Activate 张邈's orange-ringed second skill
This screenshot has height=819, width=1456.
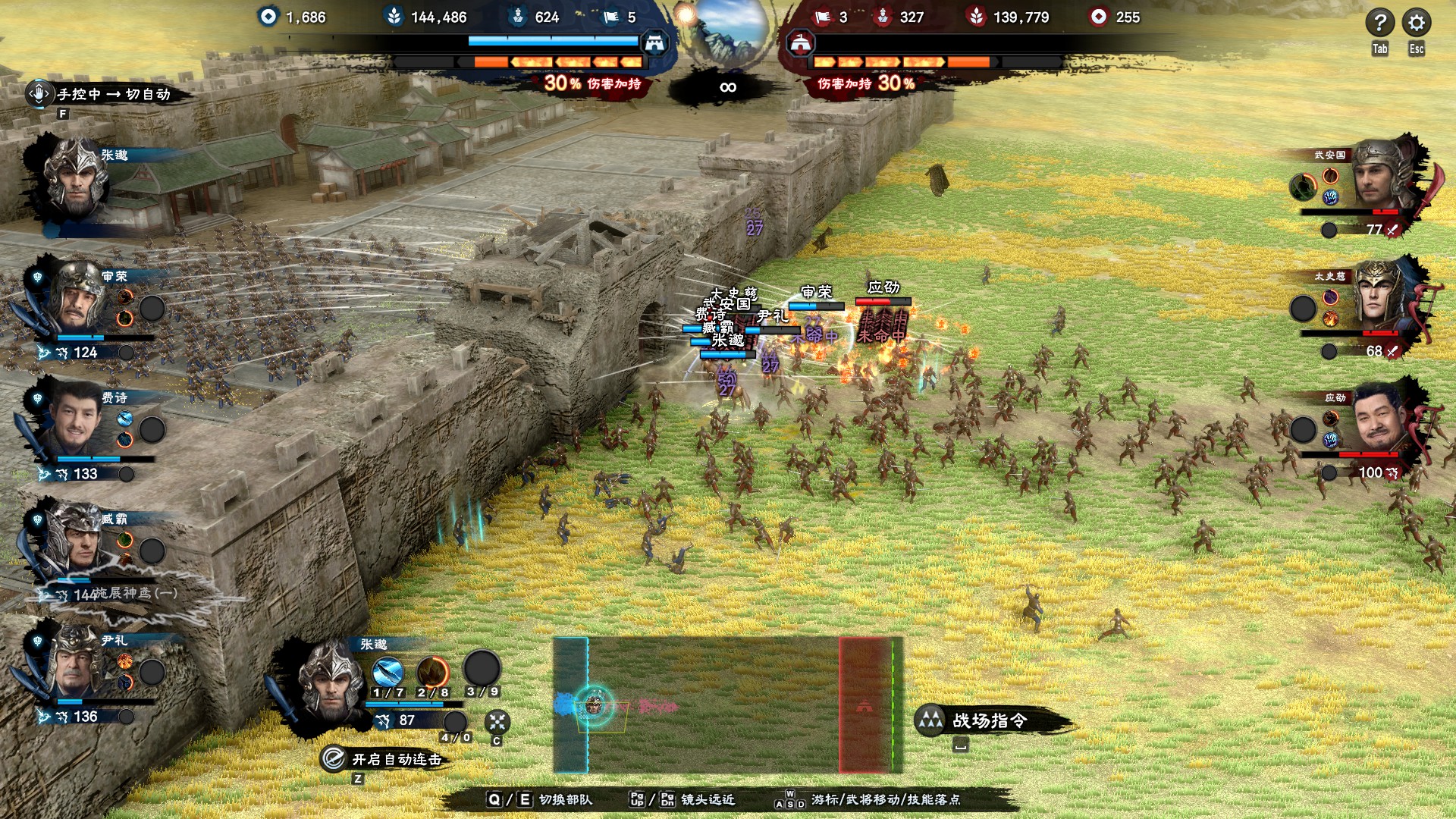click(x=433, y=670)
